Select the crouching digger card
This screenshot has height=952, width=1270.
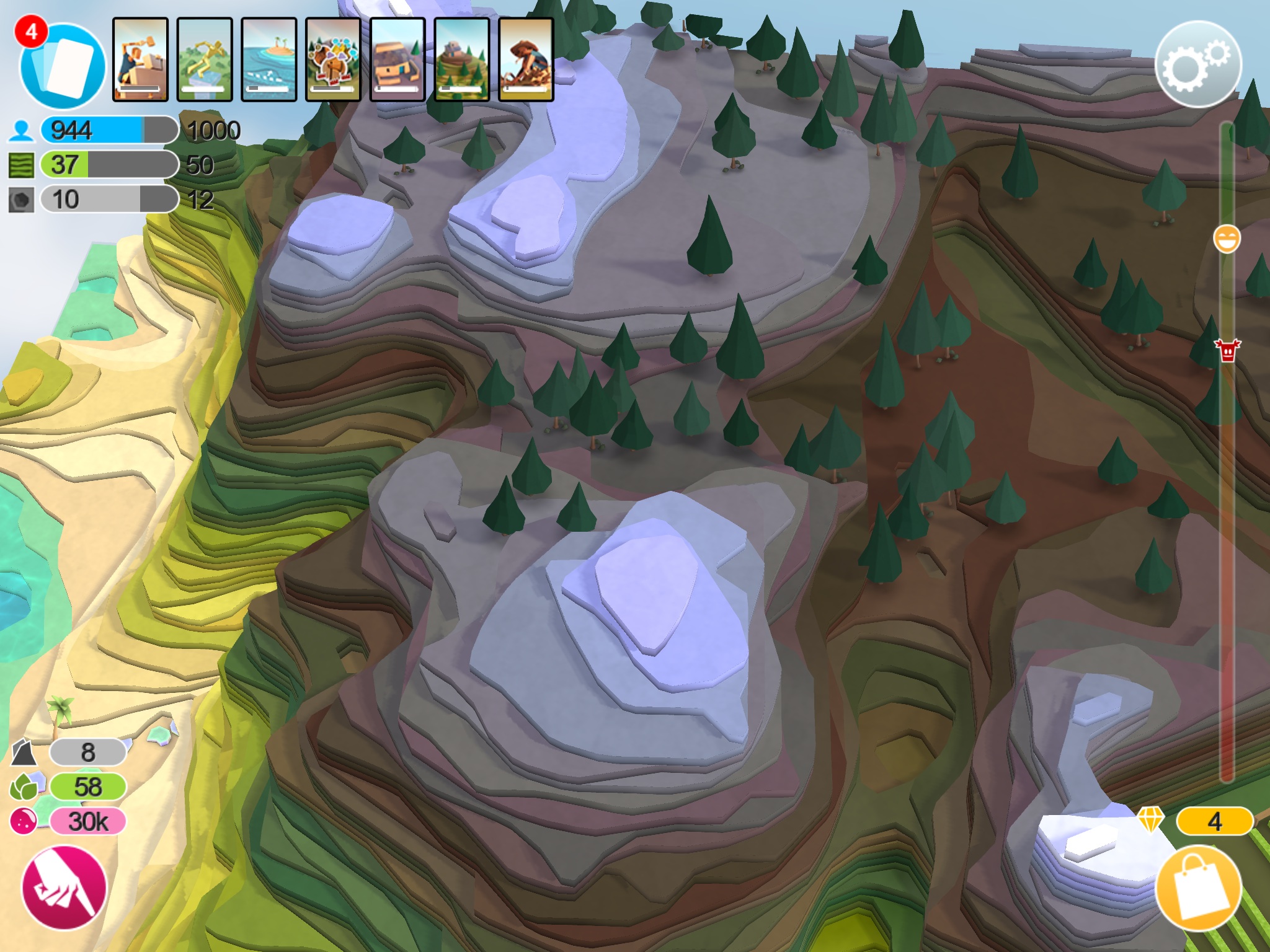pos(526,59)
